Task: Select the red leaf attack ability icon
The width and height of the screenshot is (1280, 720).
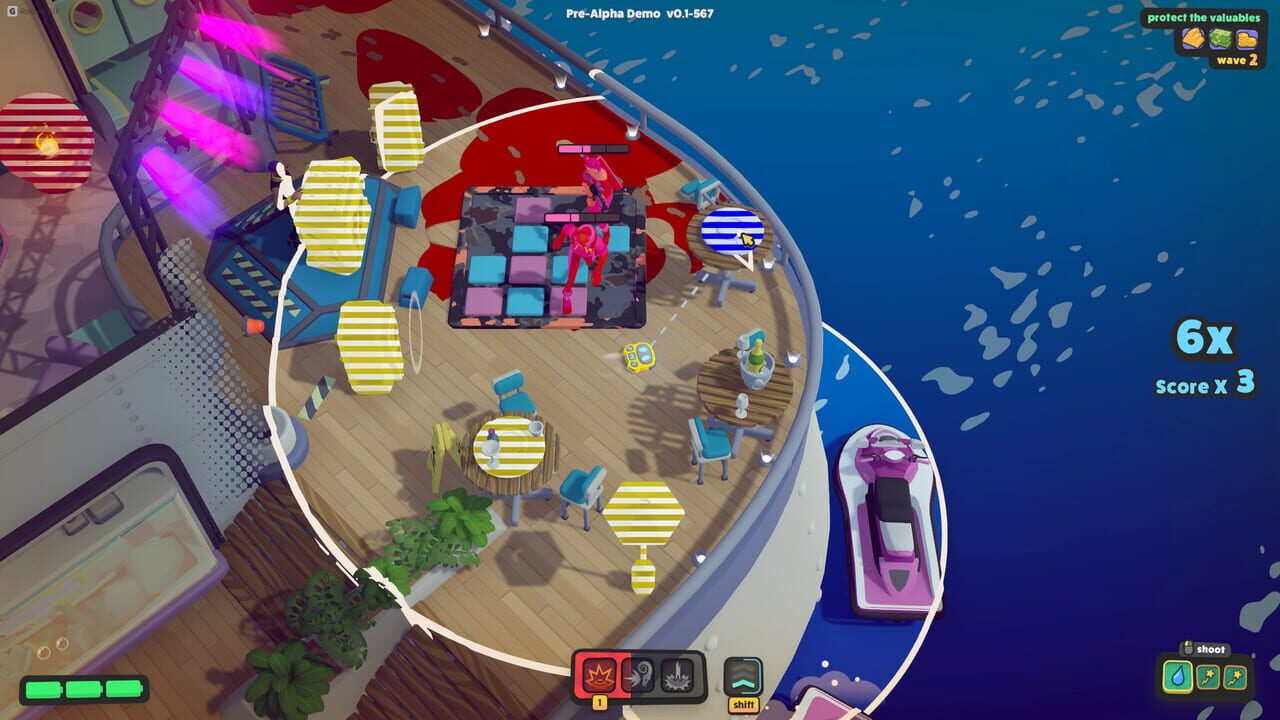Action: point(600,673)
